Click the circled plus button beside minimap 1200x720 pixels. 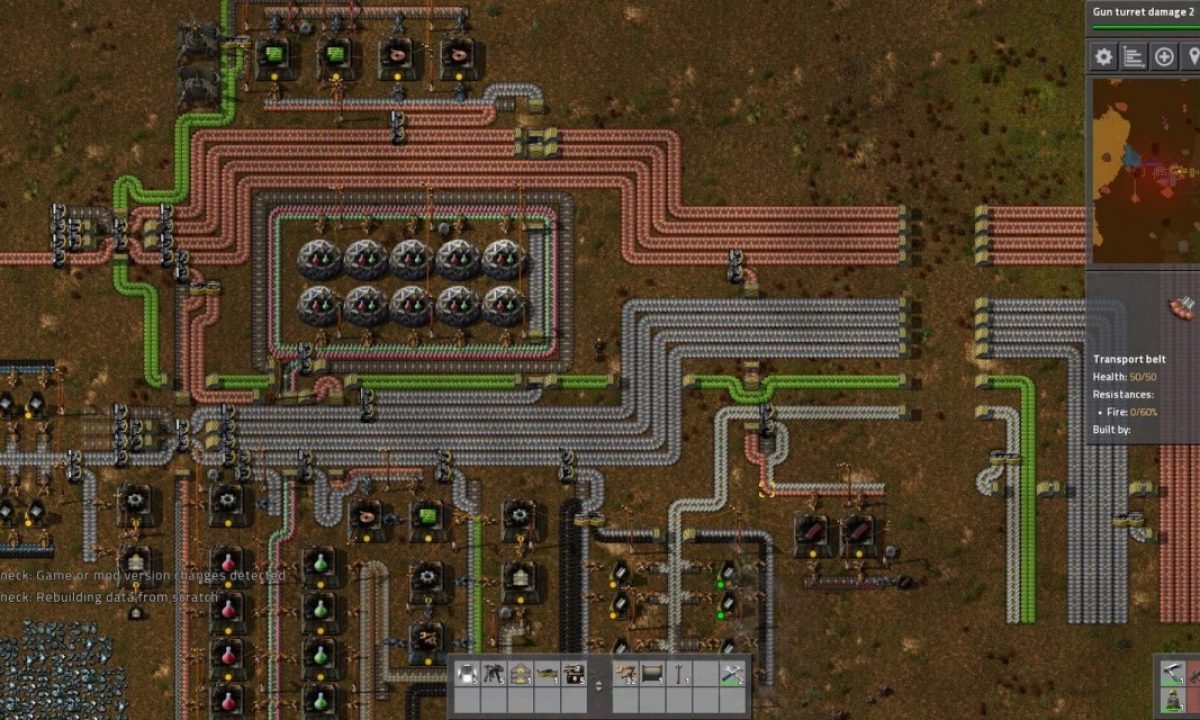coord(1164,57)
